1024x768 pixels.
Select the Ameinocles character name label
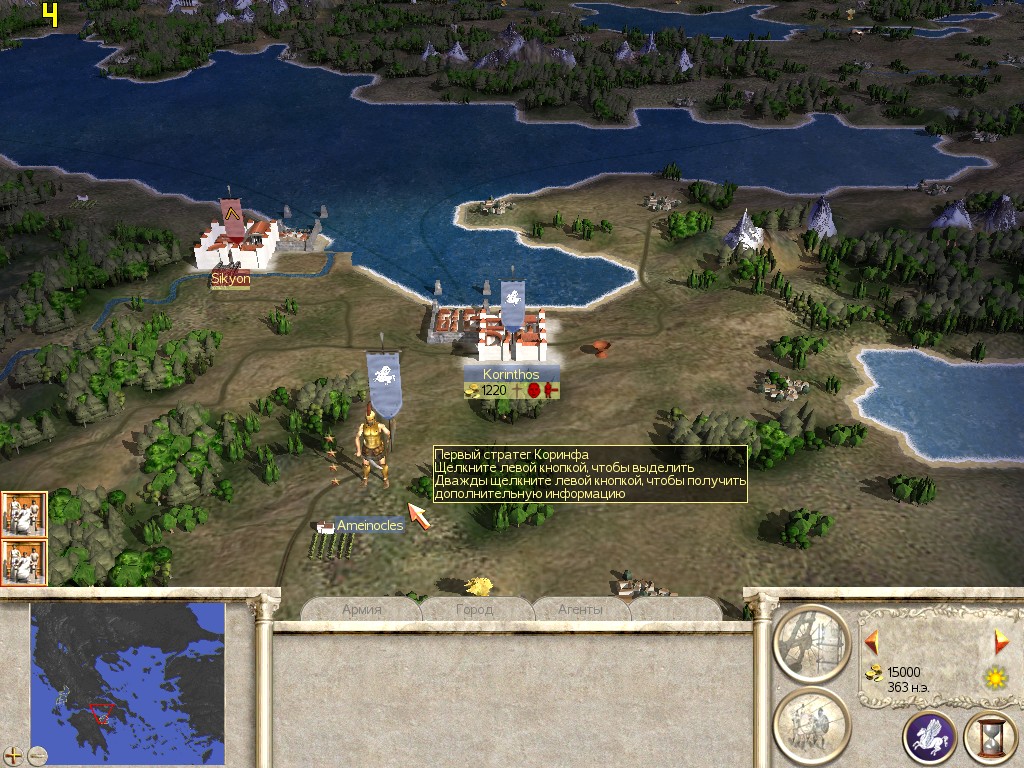(369, 525)
